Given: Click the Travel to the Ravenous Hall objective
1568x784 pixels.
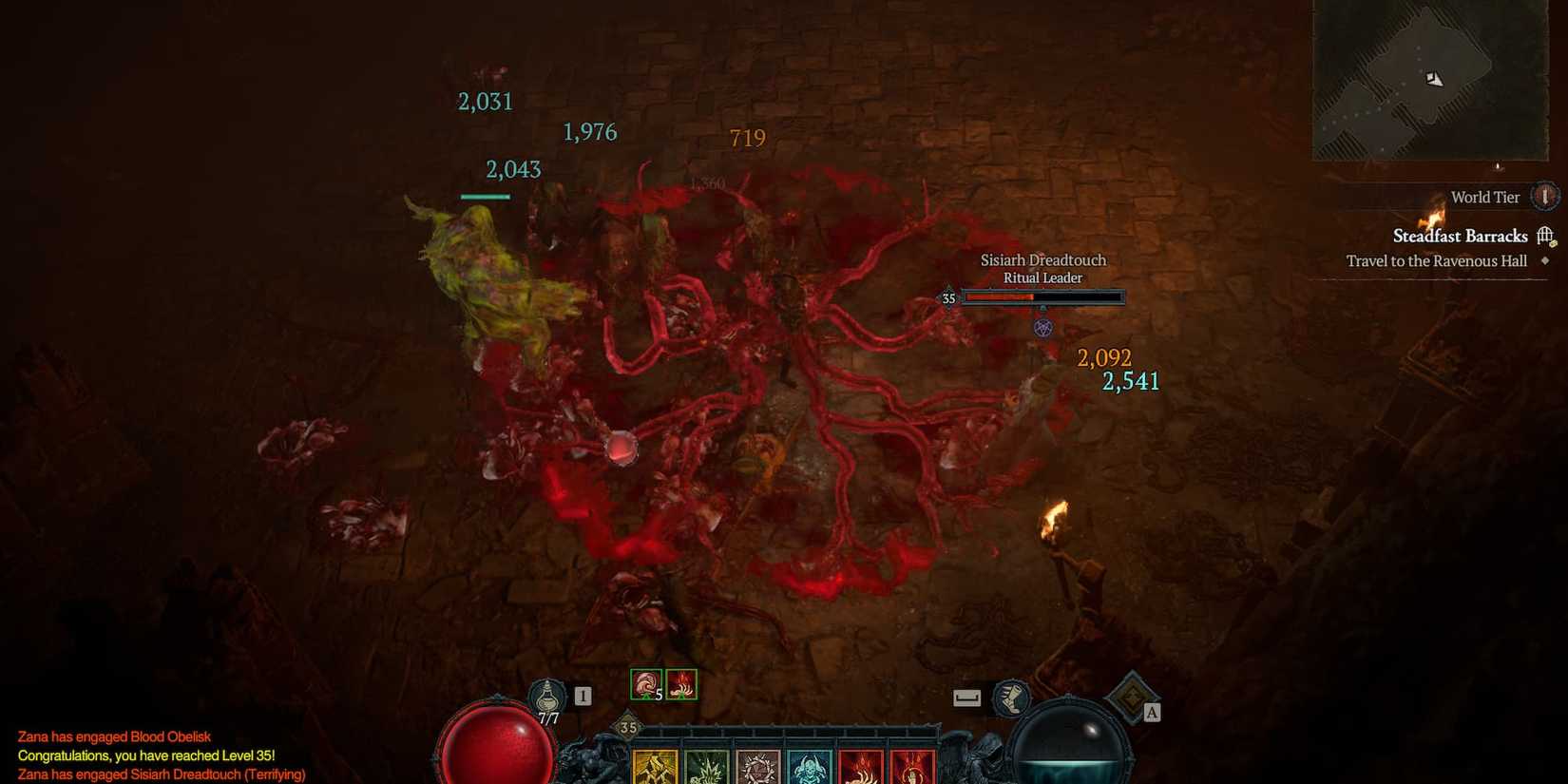Looking at the screenshot, I should click(x=1435, y=261).
